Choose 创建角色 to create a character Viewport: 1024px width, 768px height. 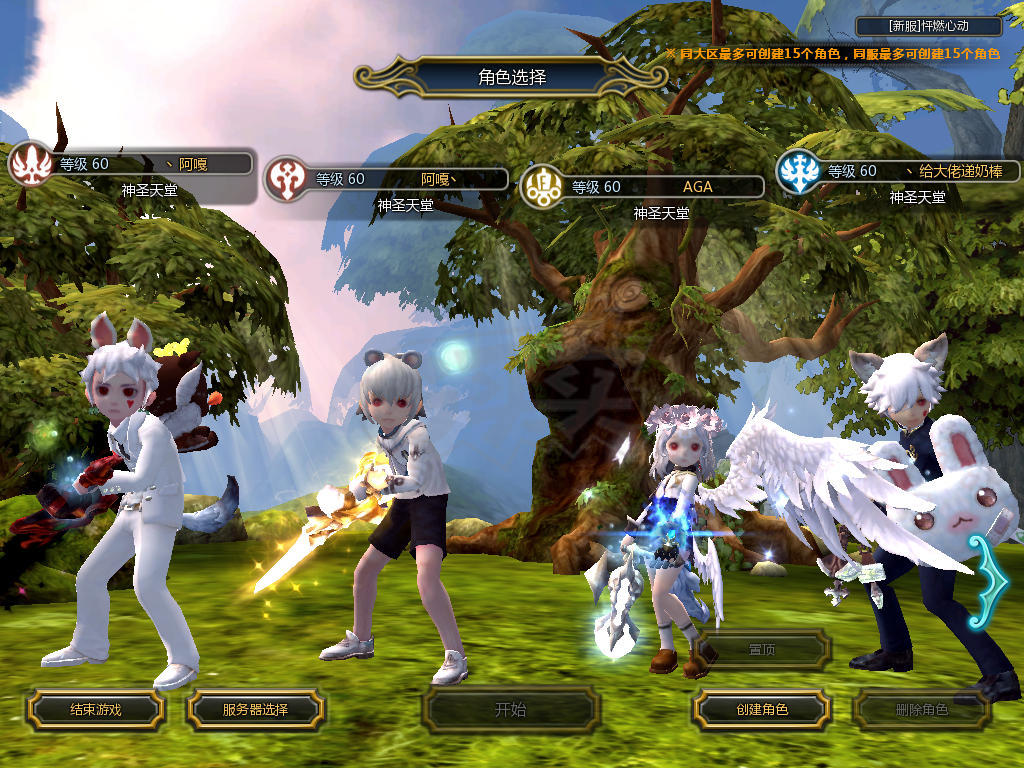click(762, 710)
